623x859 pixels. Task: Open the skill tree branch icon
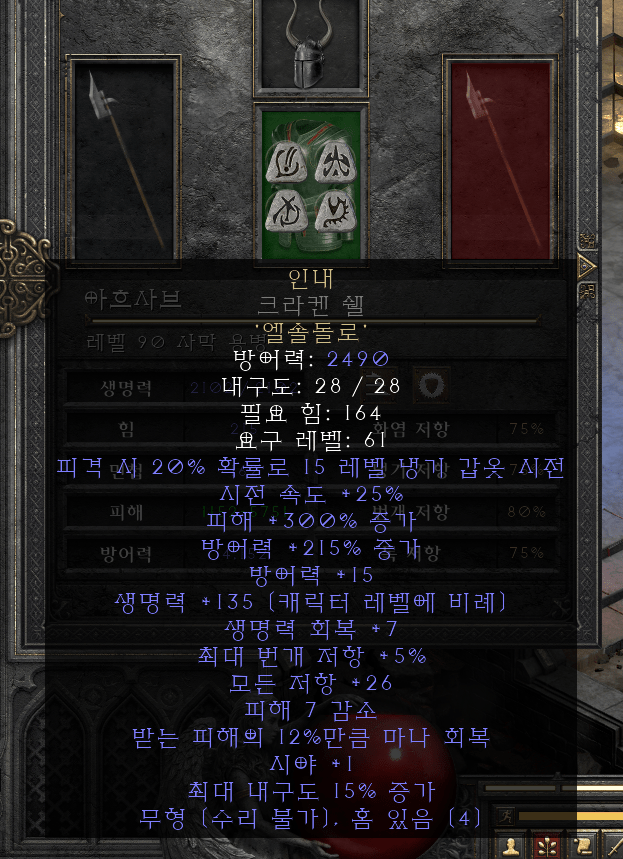click(x=546, y=846)
